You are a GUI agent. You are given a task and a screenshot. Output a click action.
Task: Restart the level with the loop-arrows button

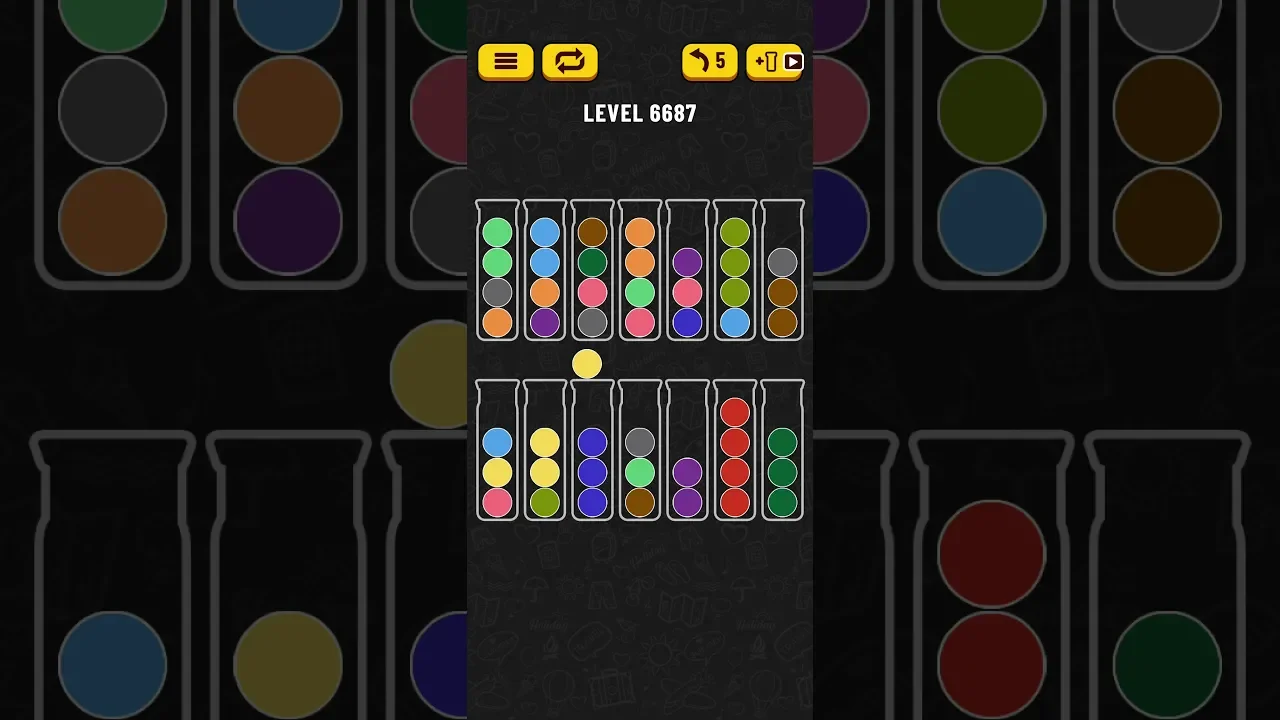[x=569, y=62]
